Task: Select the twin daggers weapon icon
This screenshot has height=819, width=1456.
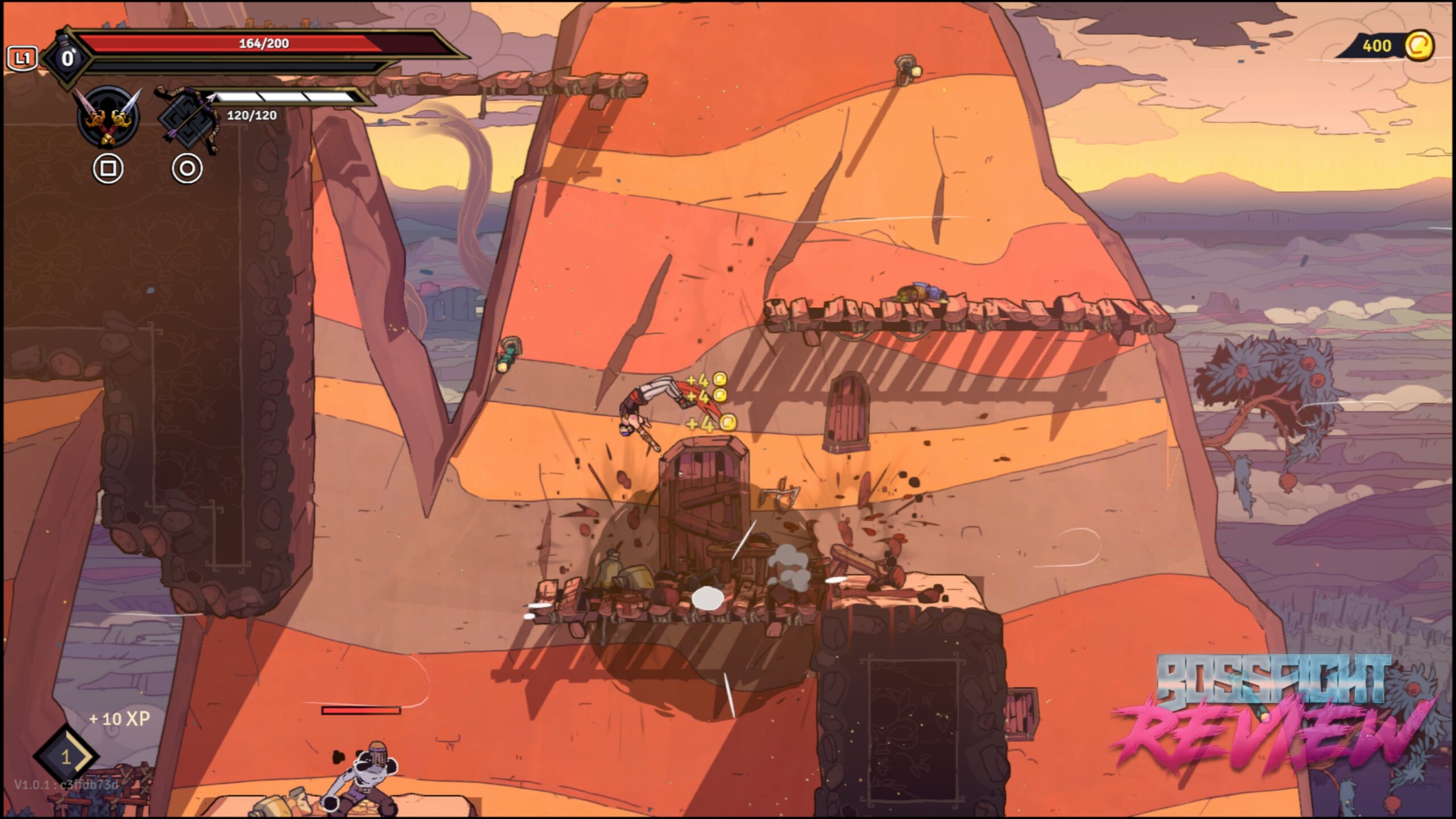Action: [108, 117]
